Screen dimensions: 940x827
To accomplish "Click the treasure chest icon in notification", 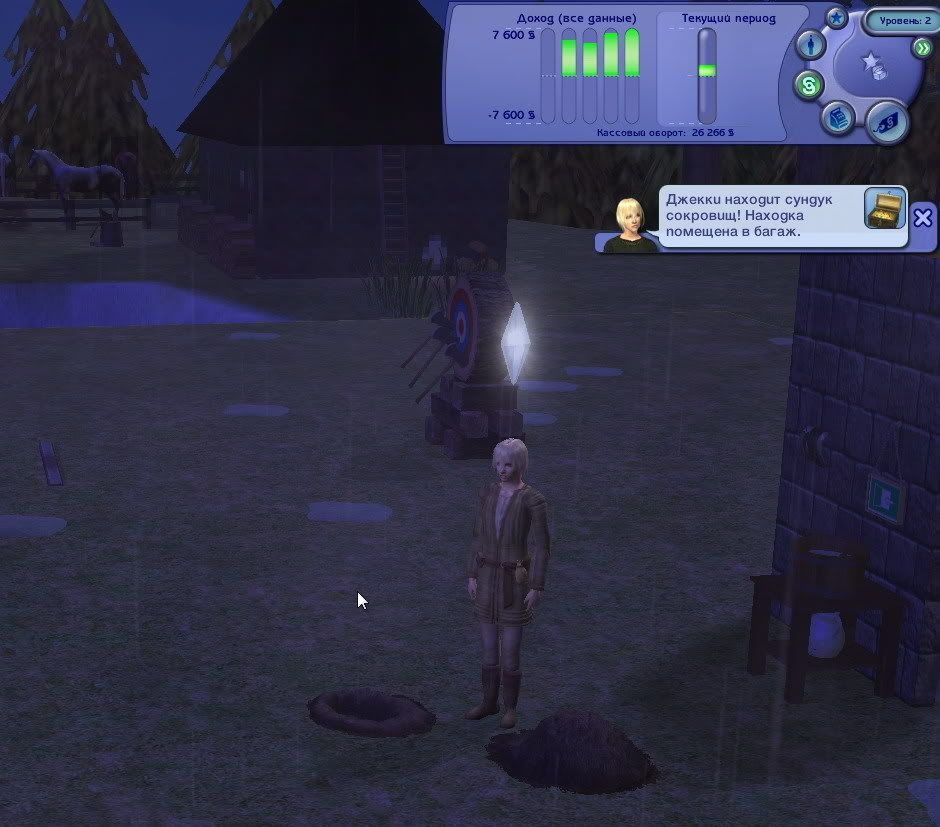I will [x=884, y=207].
